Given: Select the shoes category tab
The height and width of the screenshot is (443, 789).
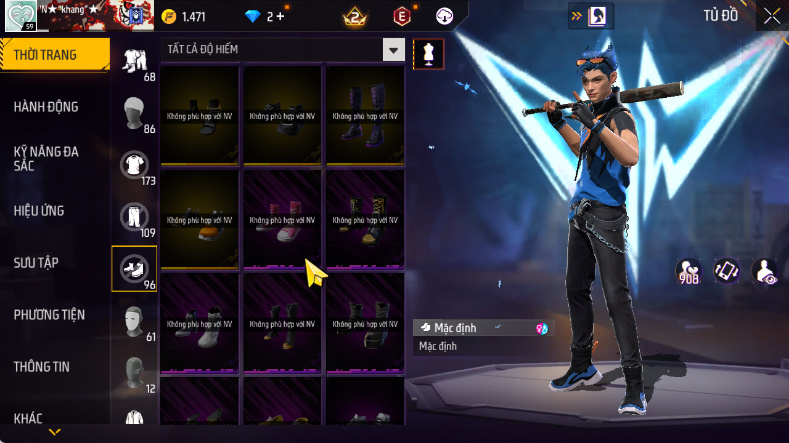Looking at the screenshot, I should tap(134, 269).
